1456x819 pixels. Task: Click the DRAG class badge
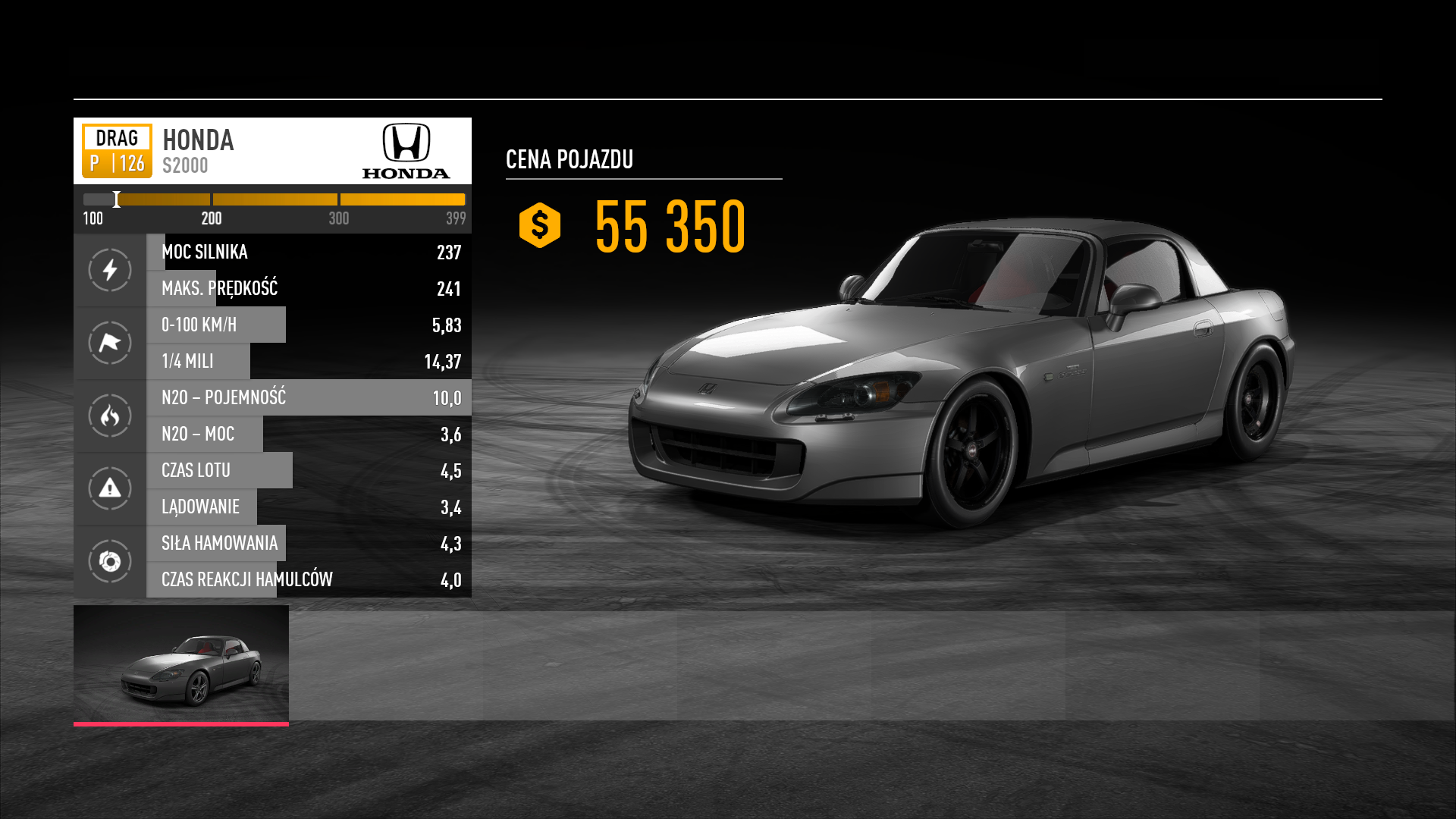117,151
